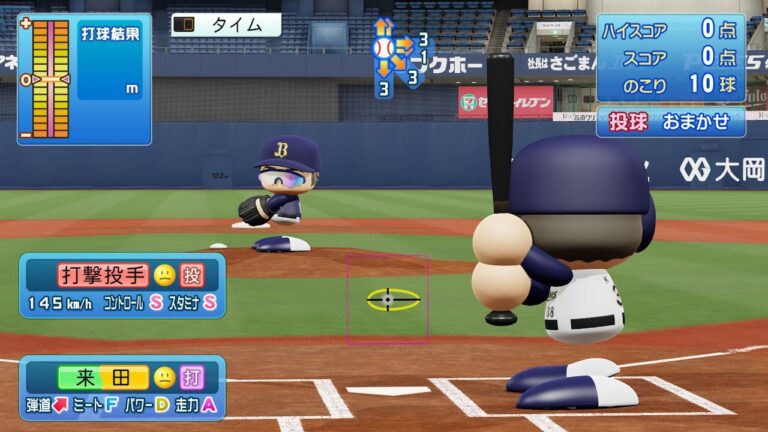The image size is (768, 432).
Task: Click the 投球 おまかせ pitching setting
Action: 671,121
